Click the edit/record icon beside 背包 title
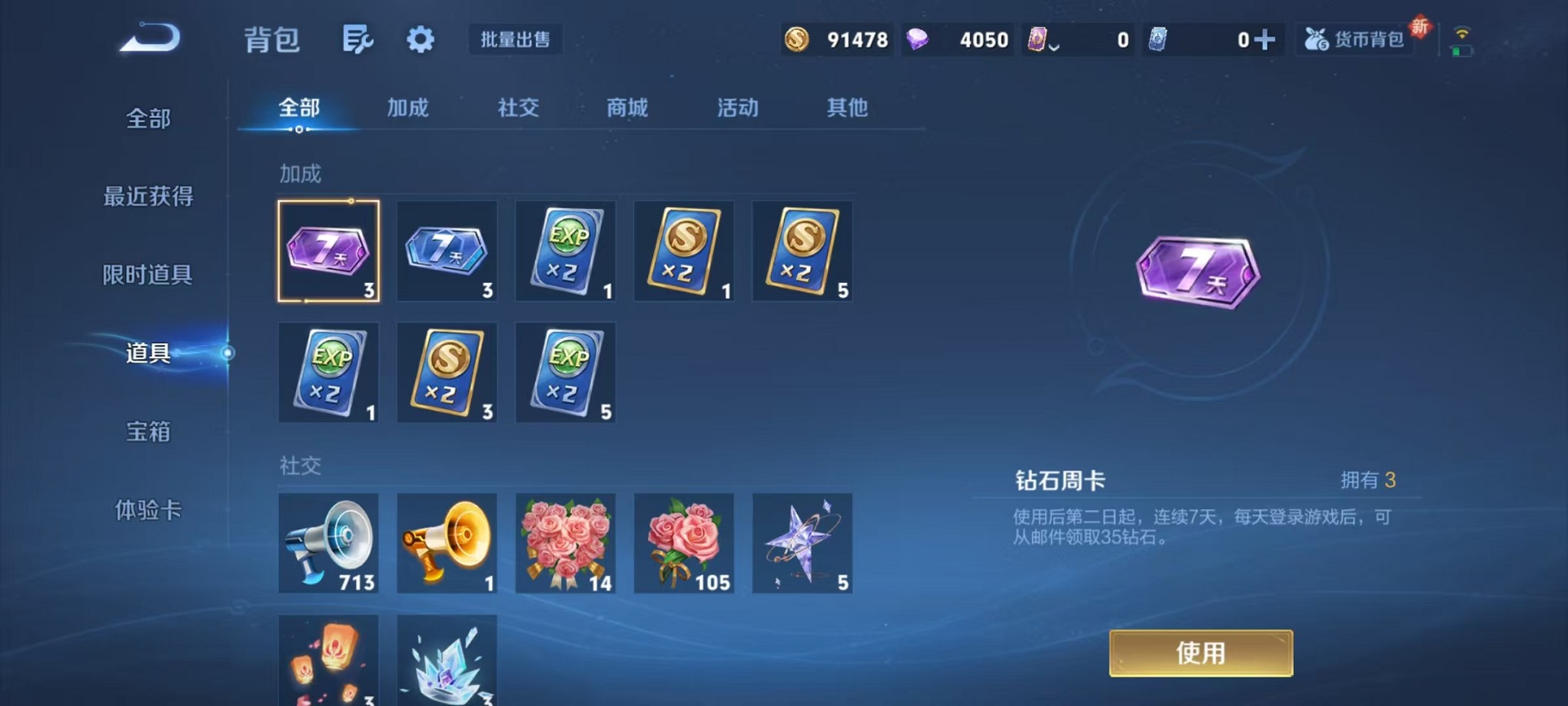The width and height of the screenshot is (1568, 706). [x=359, y=38]
